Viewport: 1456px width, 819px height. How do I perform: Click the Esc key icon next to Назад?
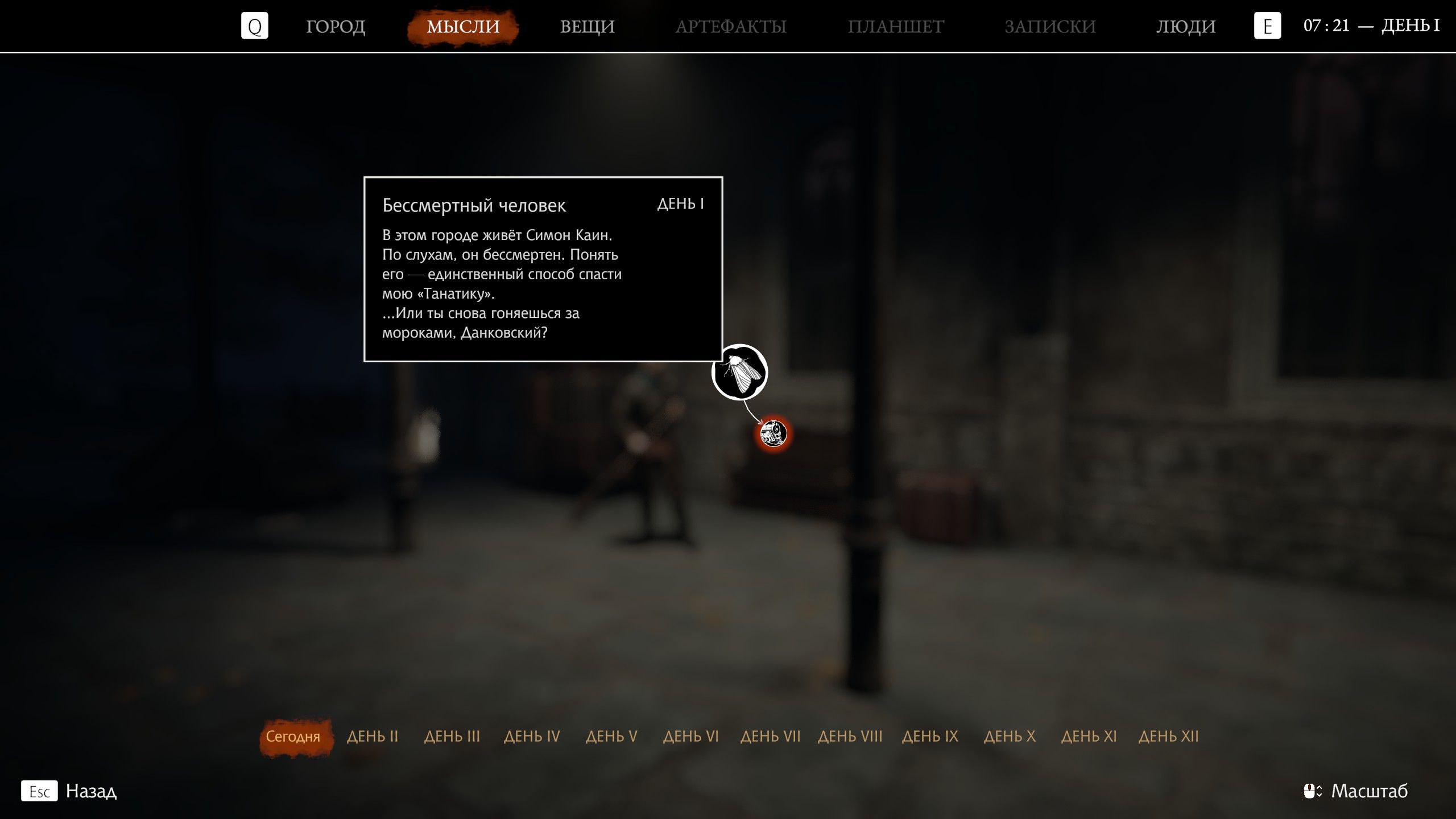[39, 791]
